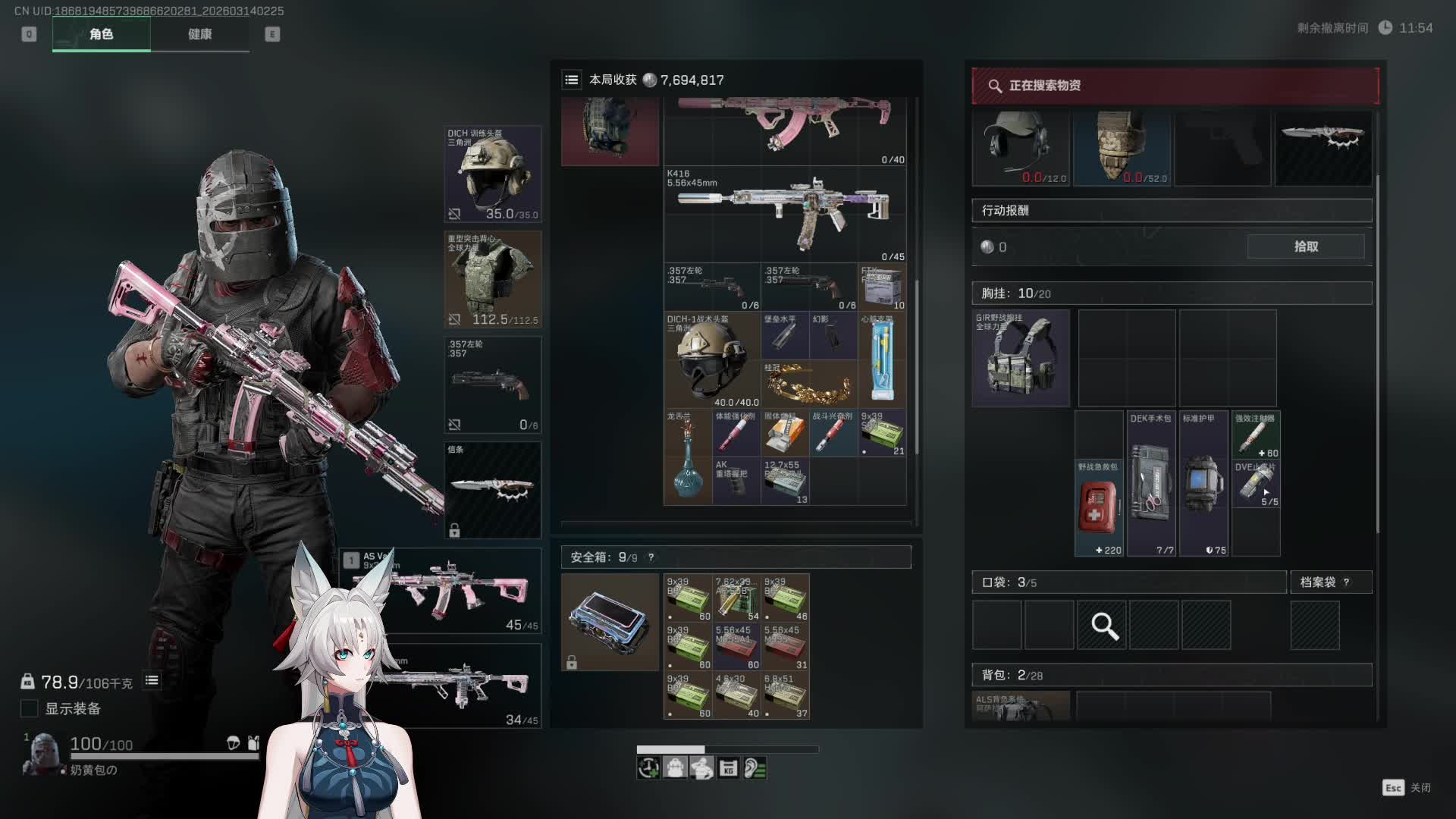Select the equipped heavy assault armor slot
The width and height of the screenshot is (1456, 819).
pyautogui.click(x=492, y=279)
